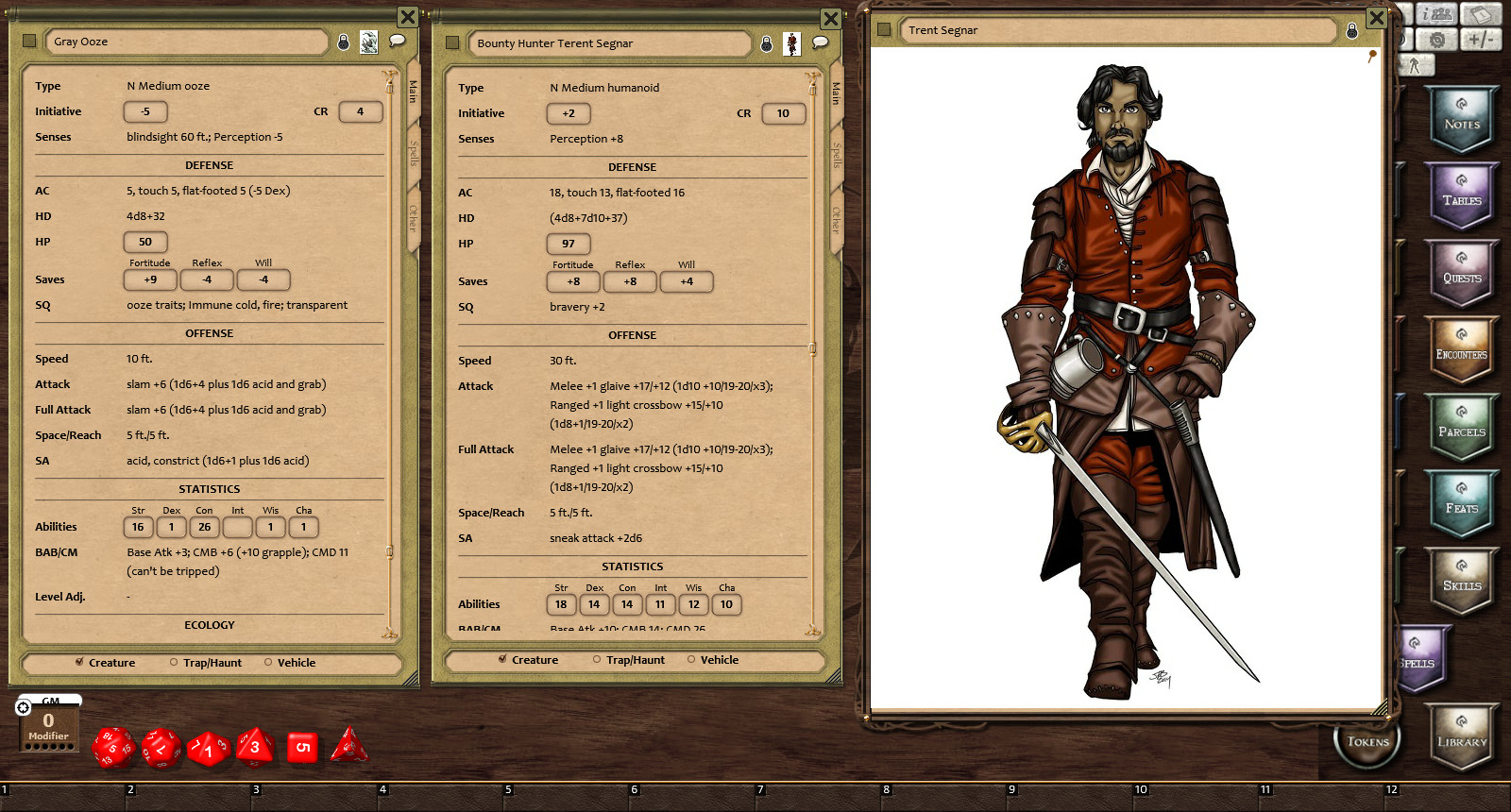The image size is (1511, 812).
Task: Open the Notes sidebar panel
Action: (1462, 119)
